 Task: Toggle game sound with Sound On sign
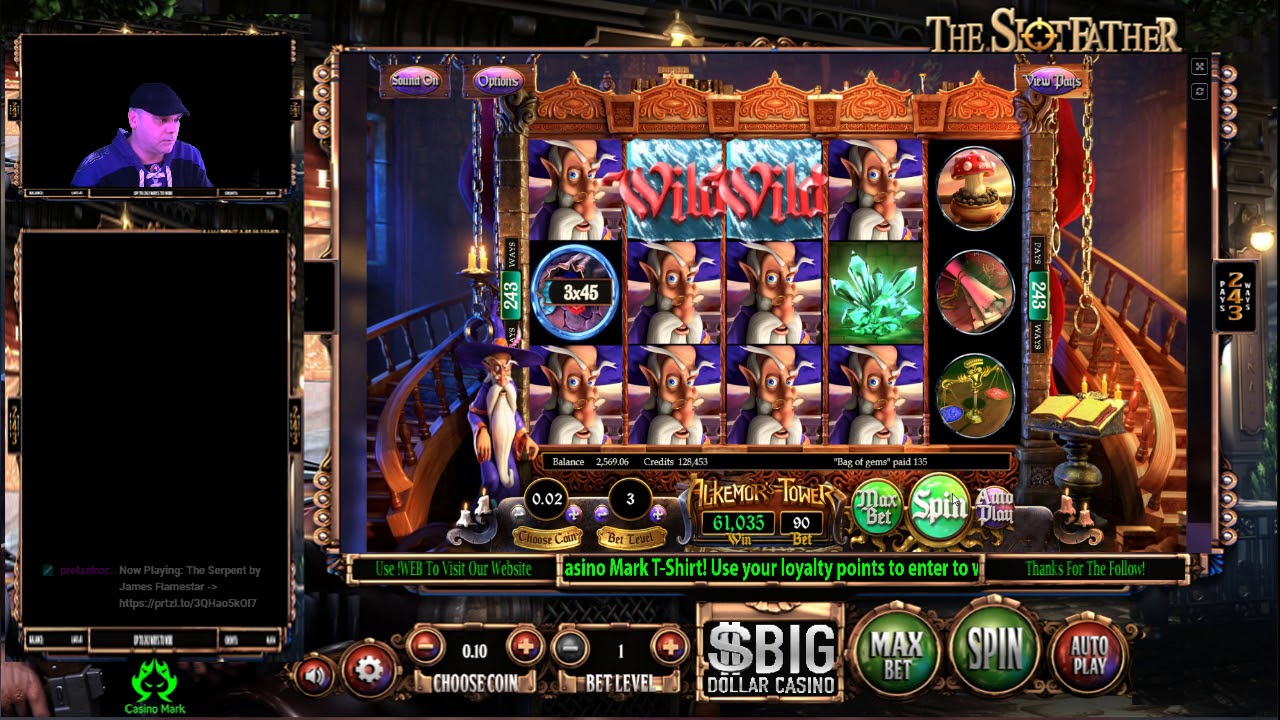point(414,79)
